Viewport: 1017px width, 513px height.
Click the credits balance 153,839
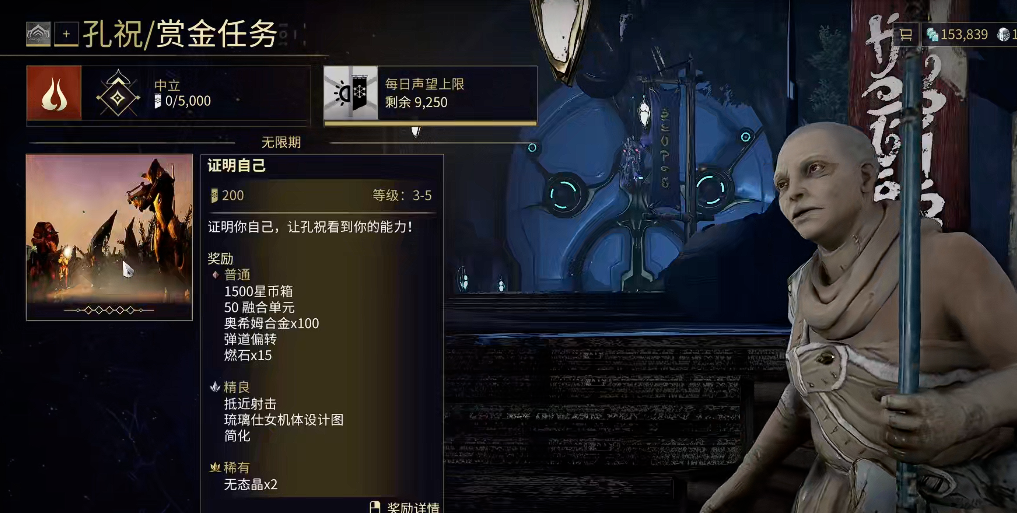957,34
